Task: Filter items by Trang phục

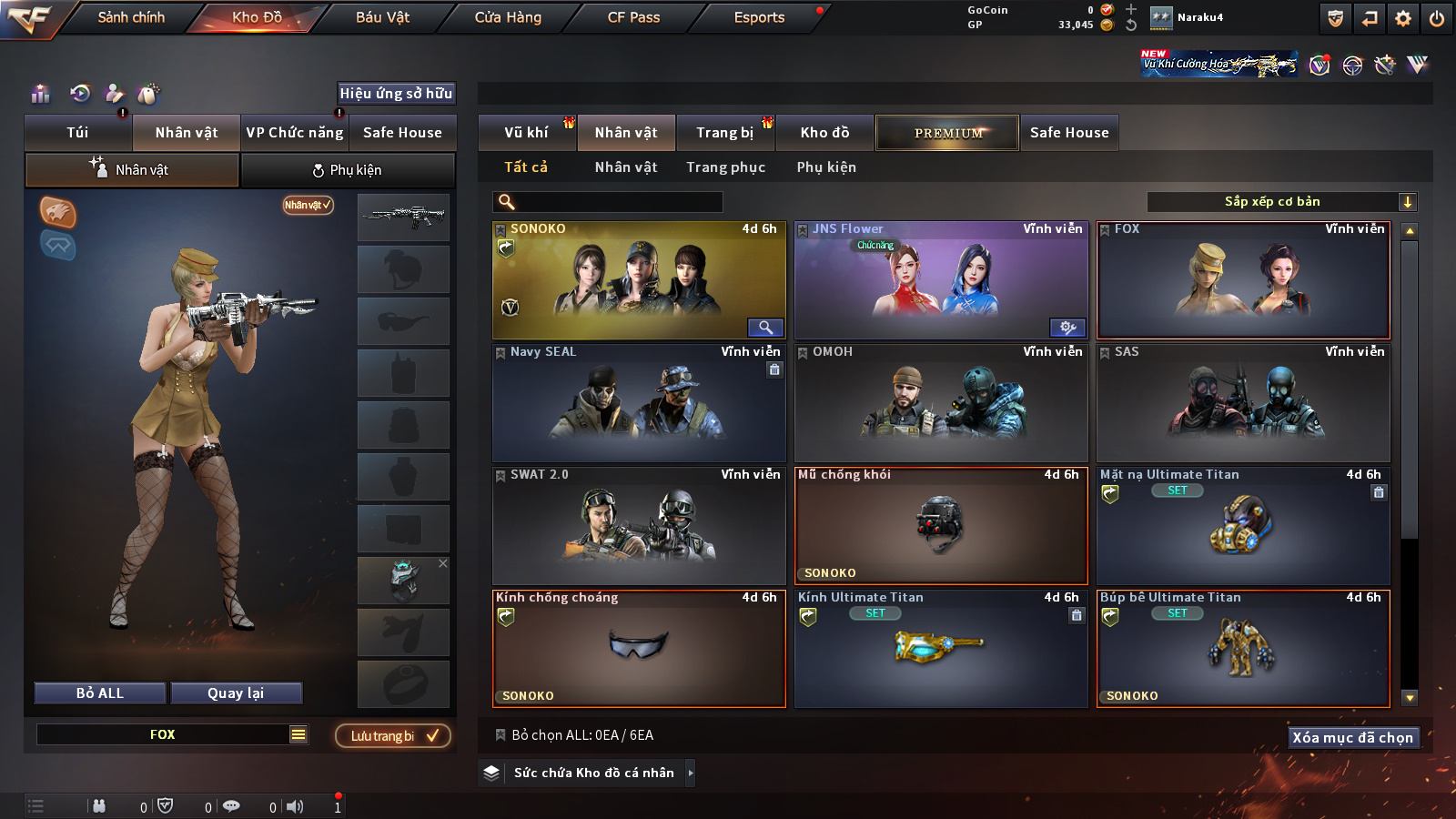Action: click(725, 167)
